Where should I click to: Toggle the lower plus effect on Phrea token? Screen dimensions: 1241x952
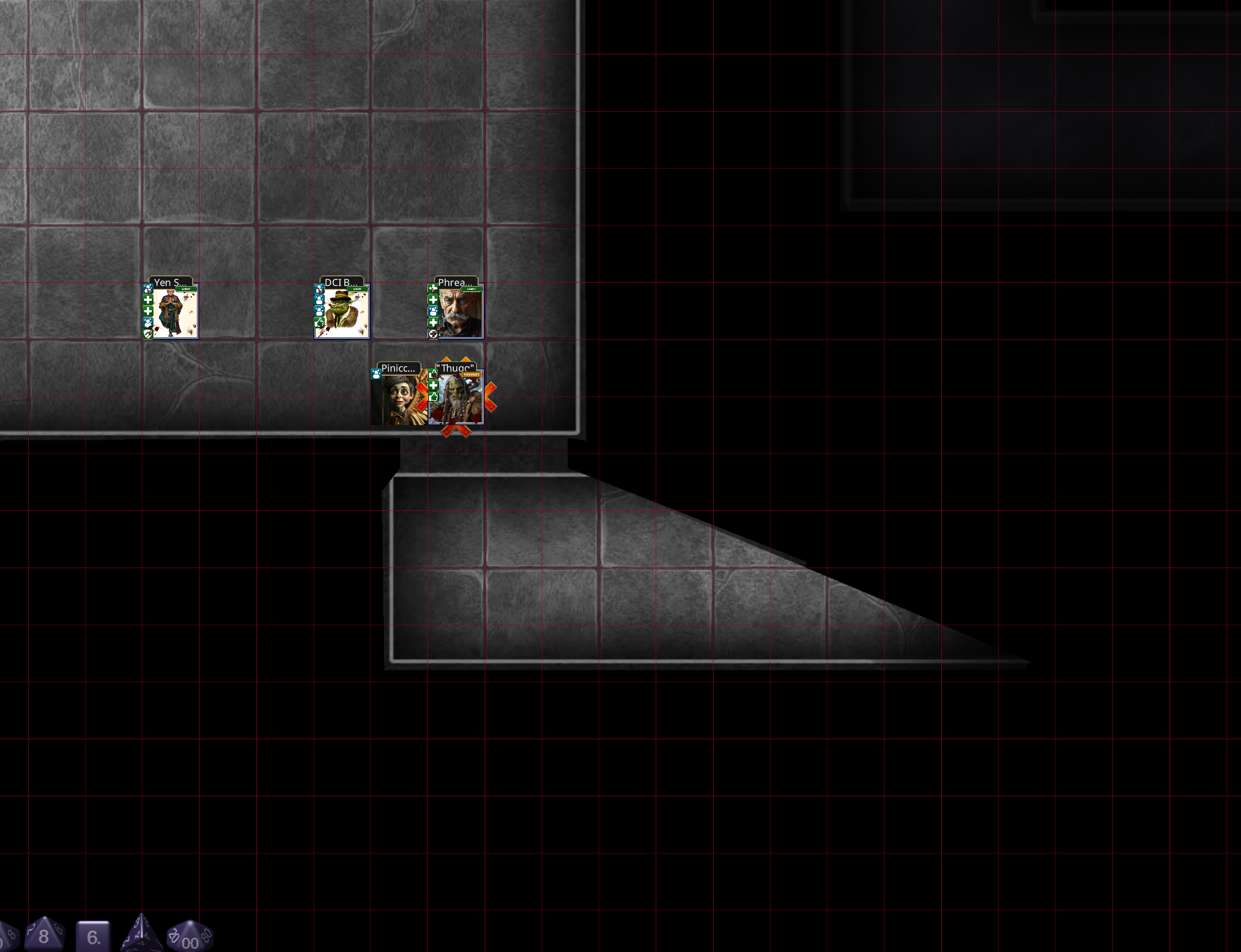(x=433, y=323)
